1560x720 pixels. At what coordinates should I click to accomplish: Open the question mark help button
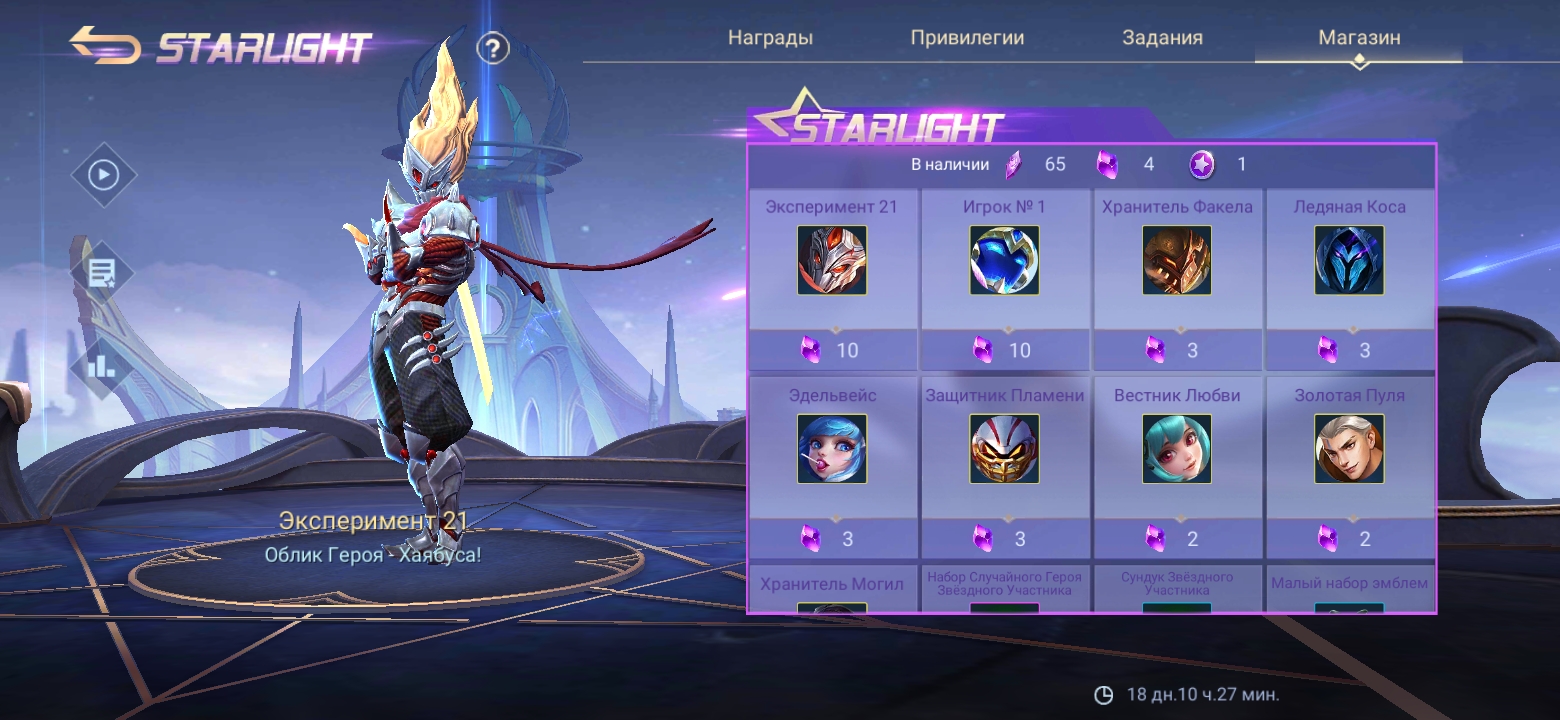[x=493, y=48]
